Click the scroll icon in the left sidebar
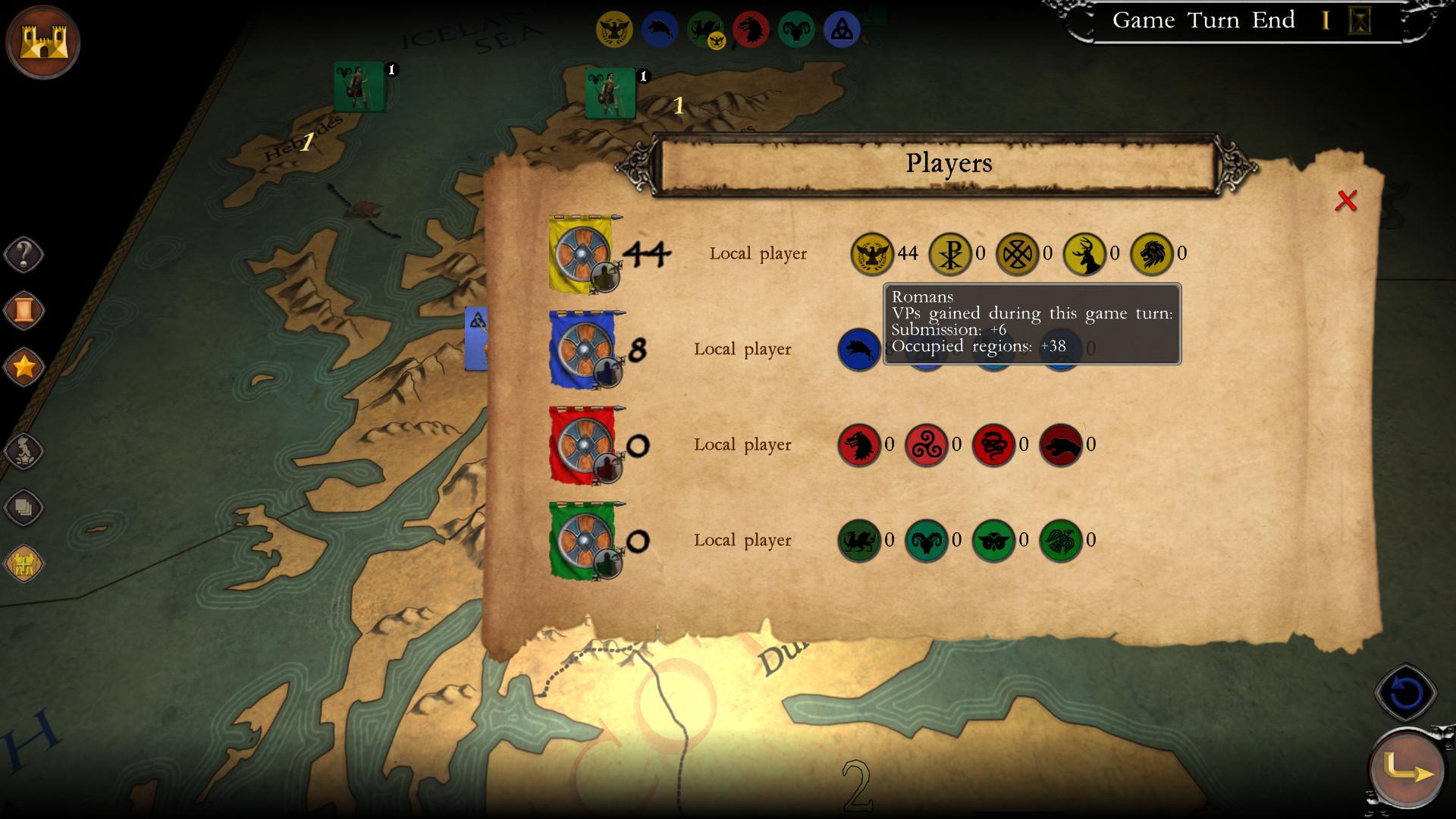The image size is (1456, 819). [24, 308]
